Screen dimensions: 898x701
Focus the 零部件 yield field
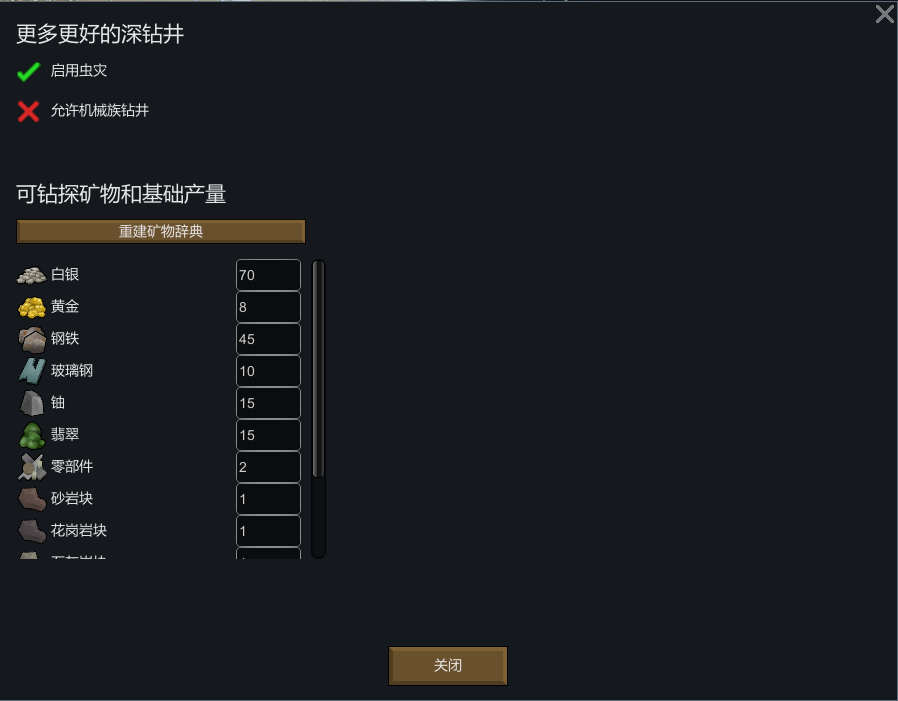tap(268, 467)
